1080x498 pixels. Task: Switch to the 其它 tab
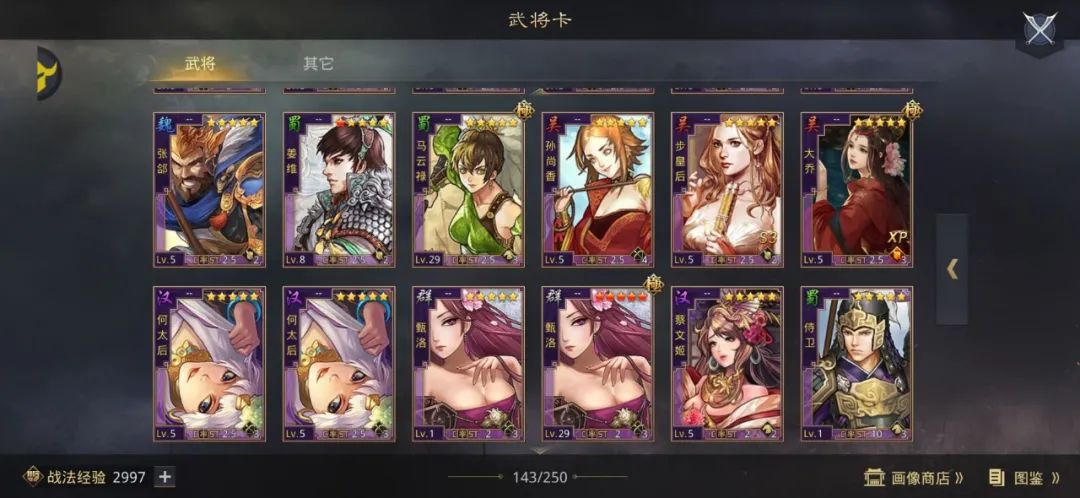point(318,64)
